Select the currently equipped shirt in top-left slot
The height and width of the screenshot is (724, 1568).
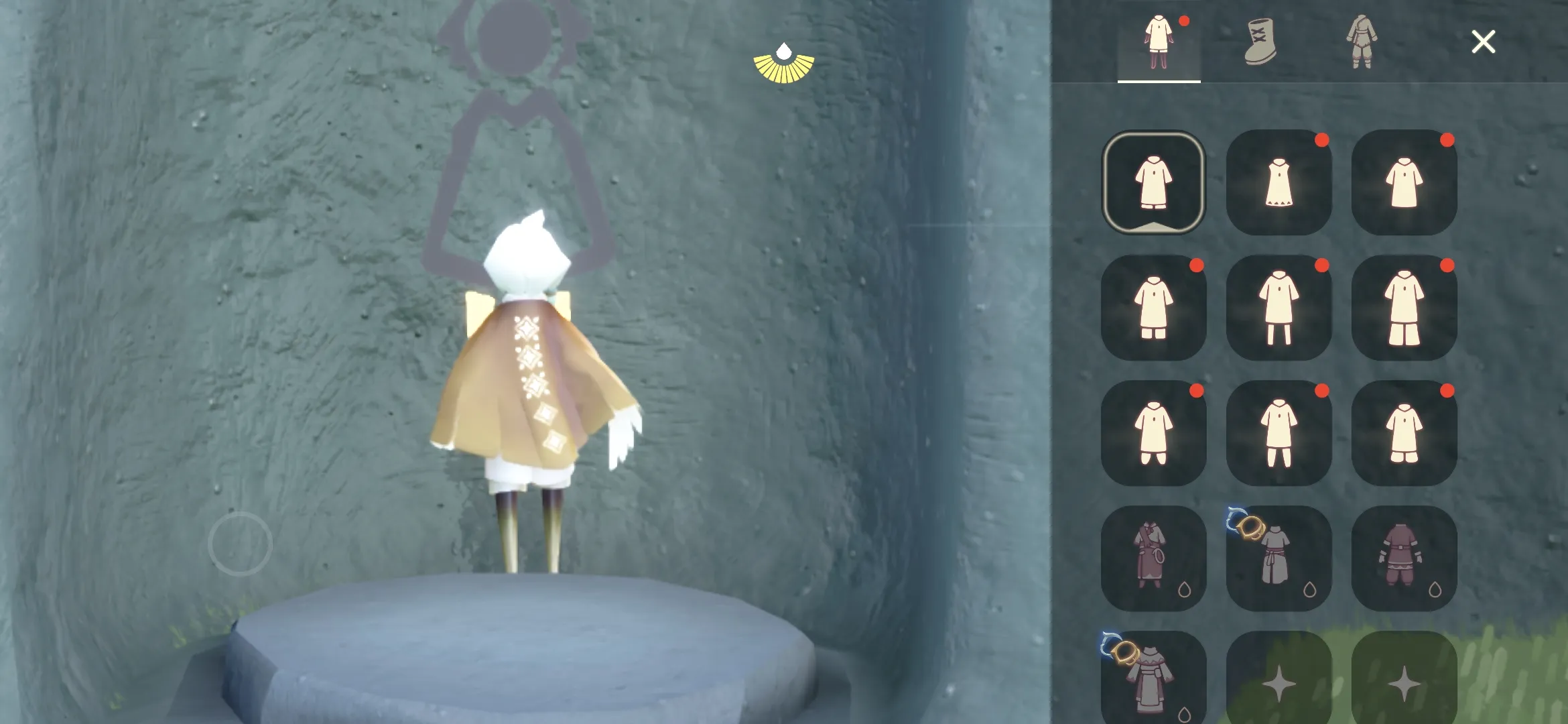1154,181
